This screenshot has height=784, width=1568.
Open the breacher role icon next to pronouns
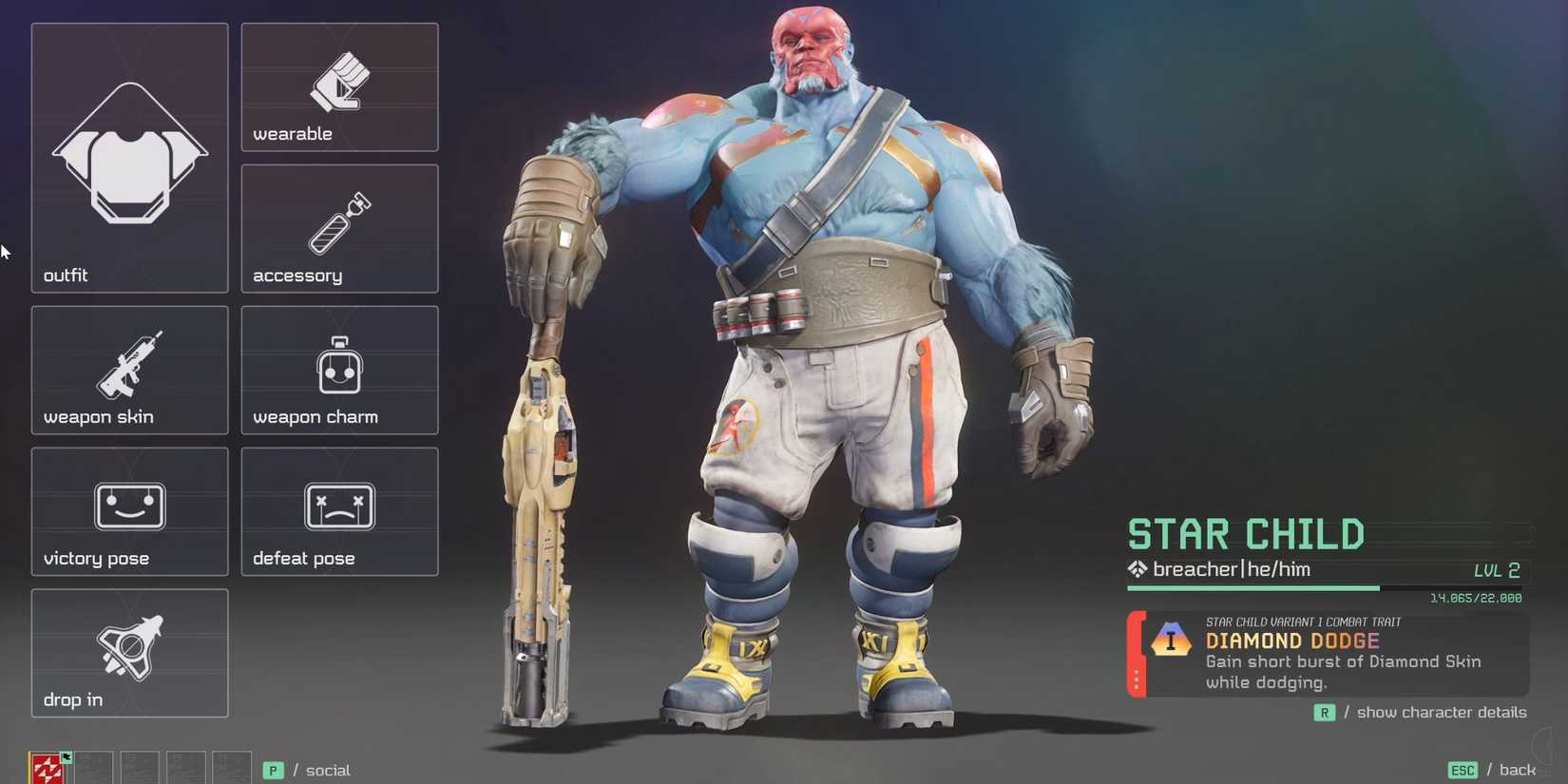1137,569
